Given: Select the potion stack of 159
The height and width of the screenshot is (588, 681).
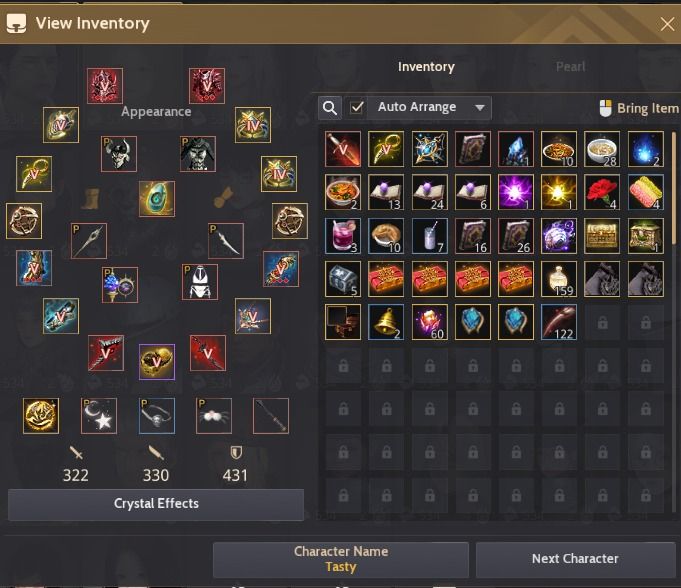Looking at the screenshot, I should [558, 279].
